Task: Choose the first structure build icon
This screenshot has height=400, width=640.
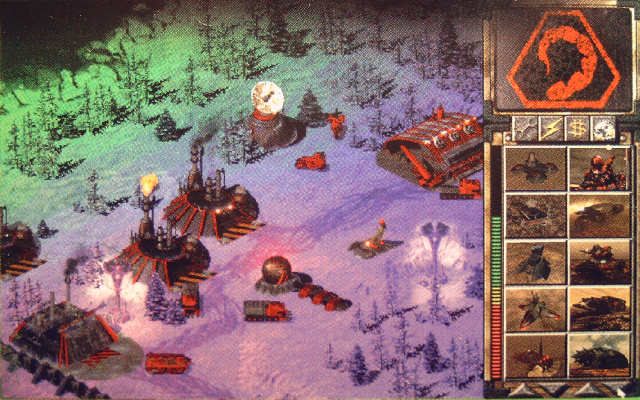Action: 533,169
